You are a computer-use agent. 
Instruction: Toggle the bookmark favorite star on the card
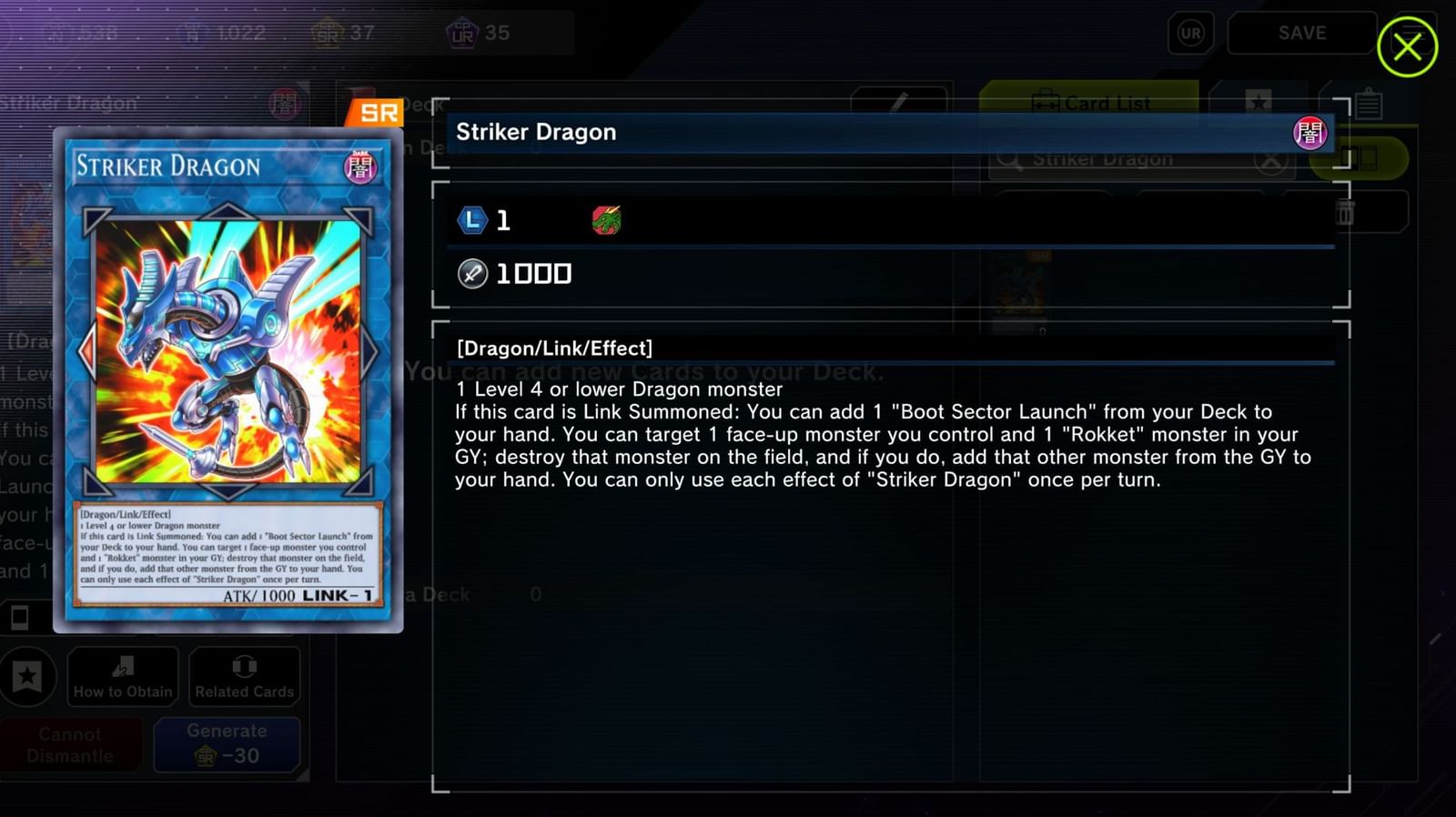click(x=29, y=677)
